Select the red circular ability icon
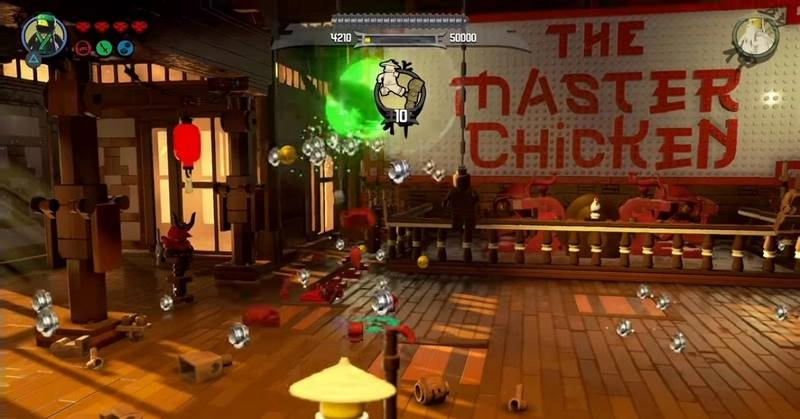Screen dimensions: 800x419 coord(82,48)
